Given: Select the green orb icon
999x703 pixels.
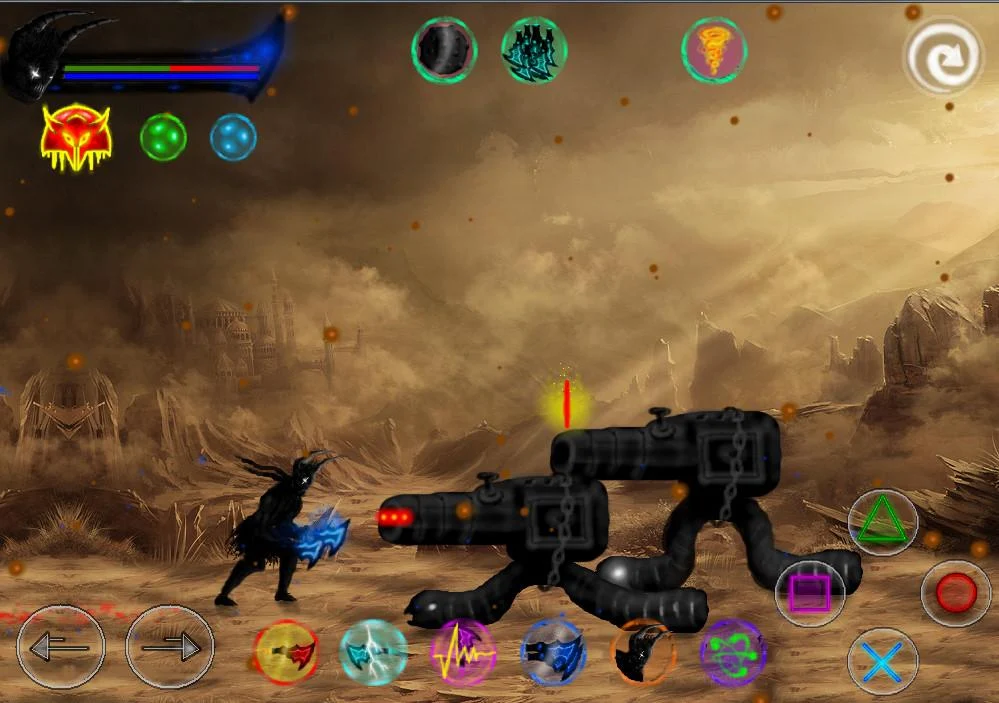Looking at the screenshot, I should tap(163, 137).
